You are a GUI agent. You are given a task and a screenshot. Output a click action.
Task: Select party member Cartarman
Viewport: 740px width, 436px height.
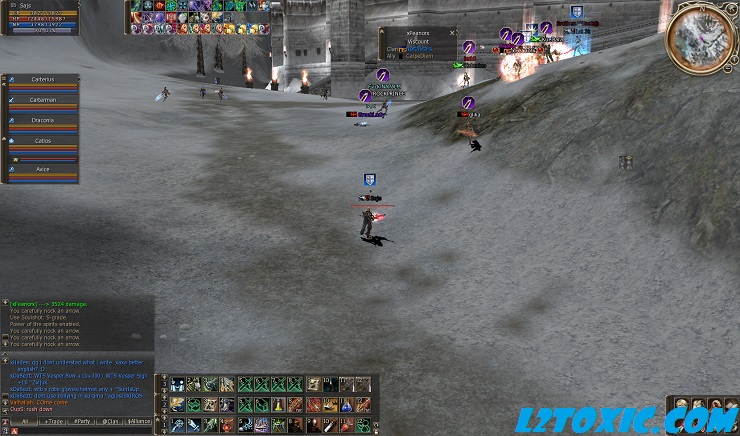41,100
